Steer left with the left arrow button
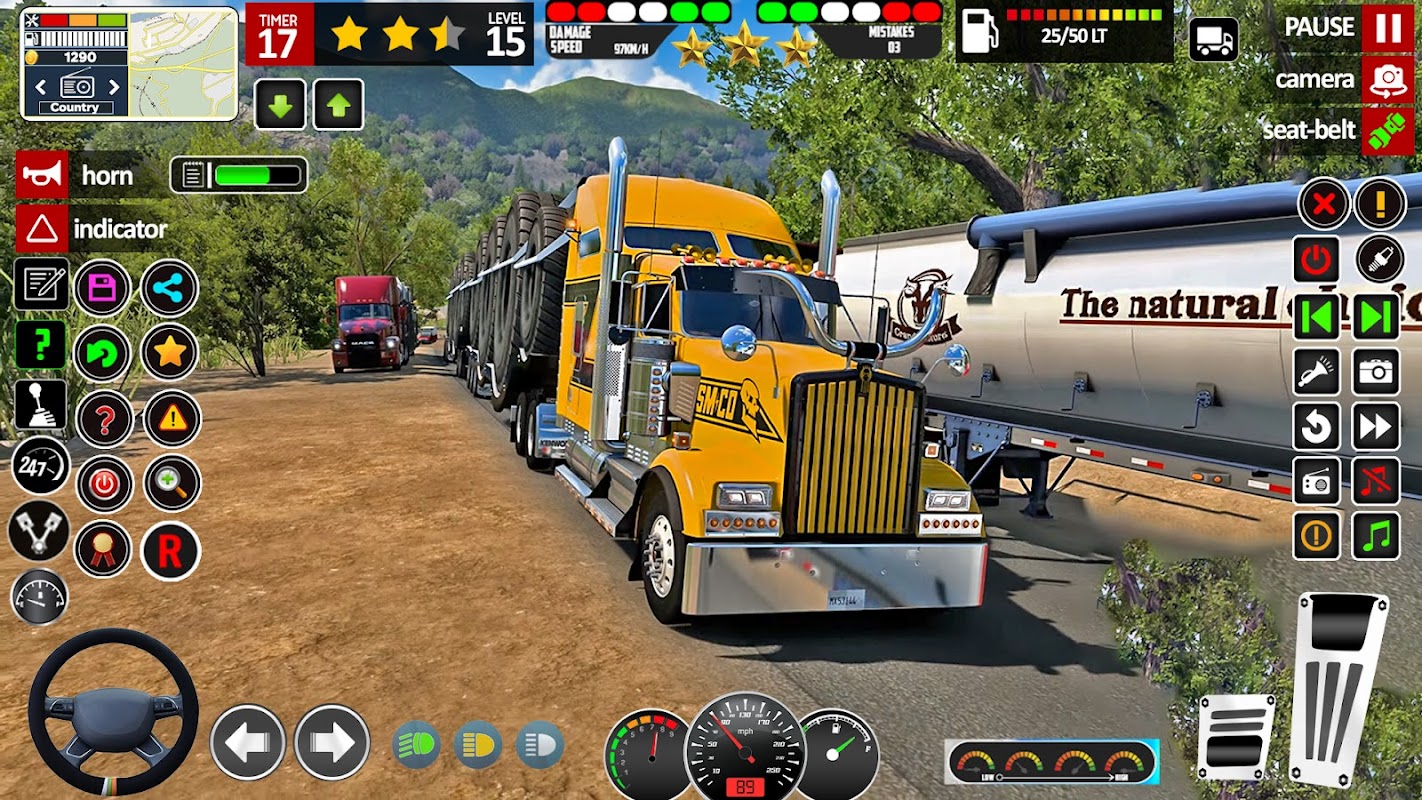This screenshot has width=1422, height=800. [248, 742]
